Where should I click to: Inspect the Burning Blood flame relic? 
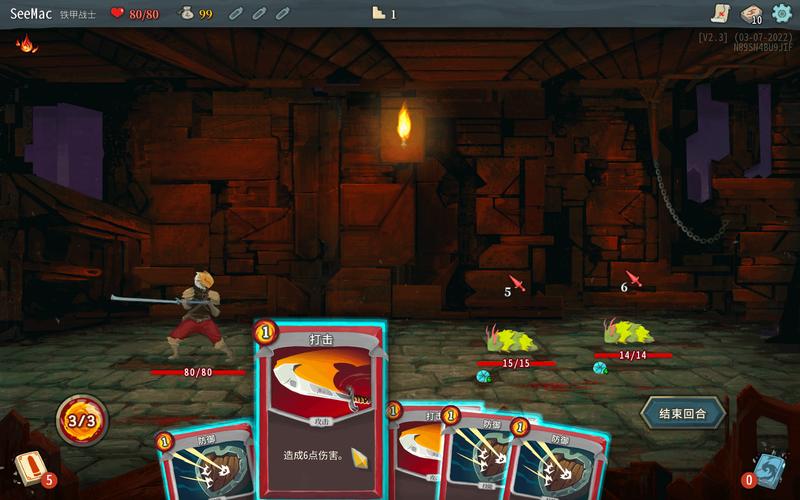(x=24, y=44)
